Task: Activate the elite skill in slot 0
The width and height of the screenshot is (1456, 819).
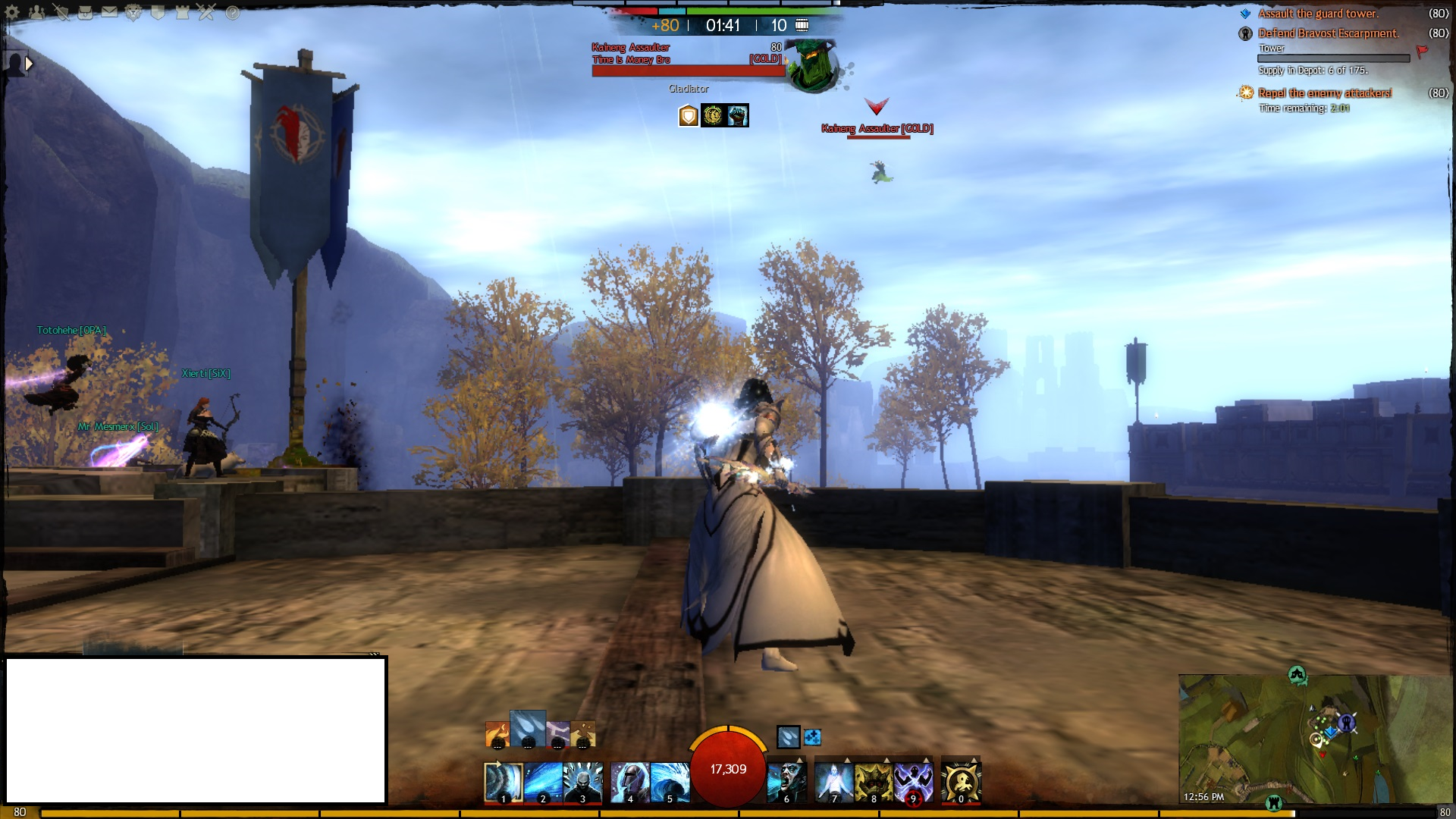Action: coord(961,782)
